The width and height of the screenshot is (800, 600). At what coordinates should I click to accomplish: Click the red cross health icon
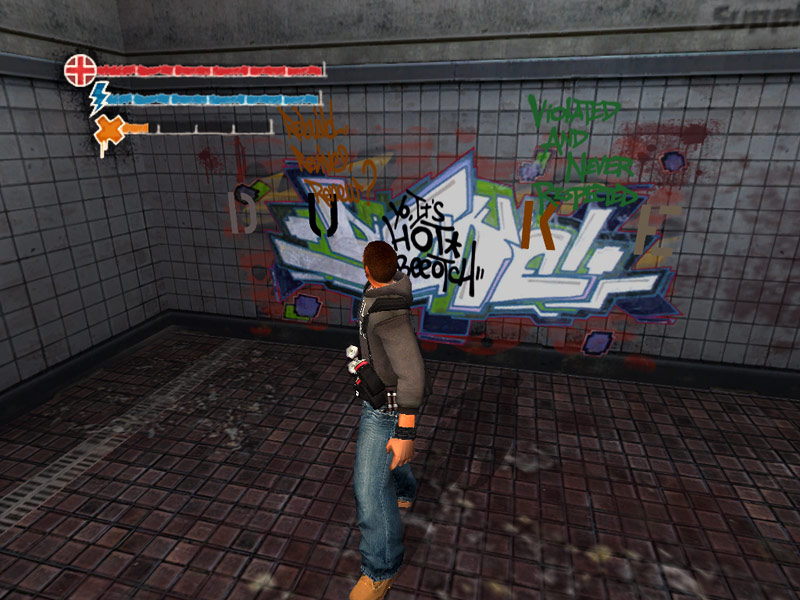[80, 70]
